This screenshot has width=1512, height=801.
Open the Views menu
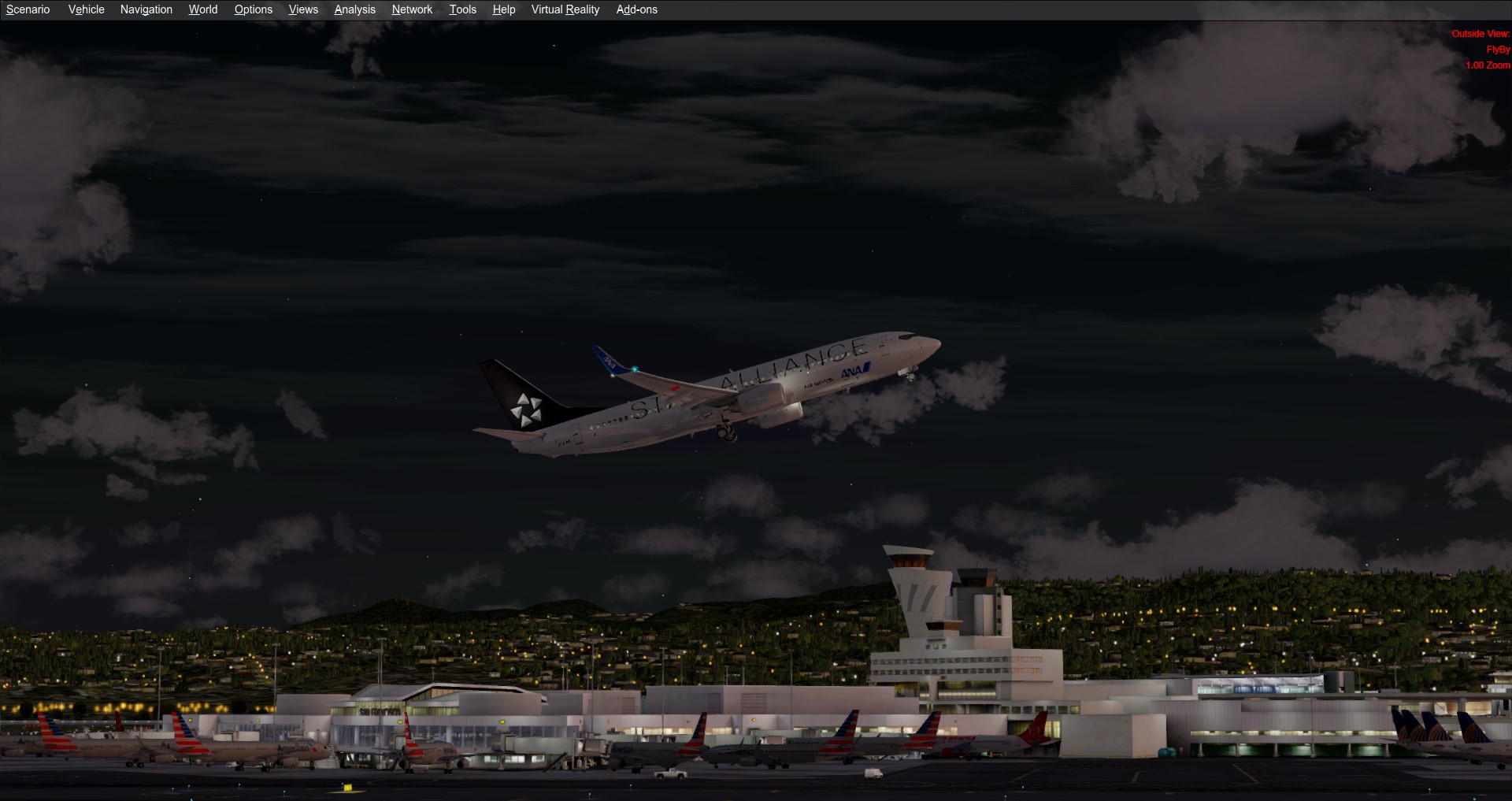pos(303,9)
